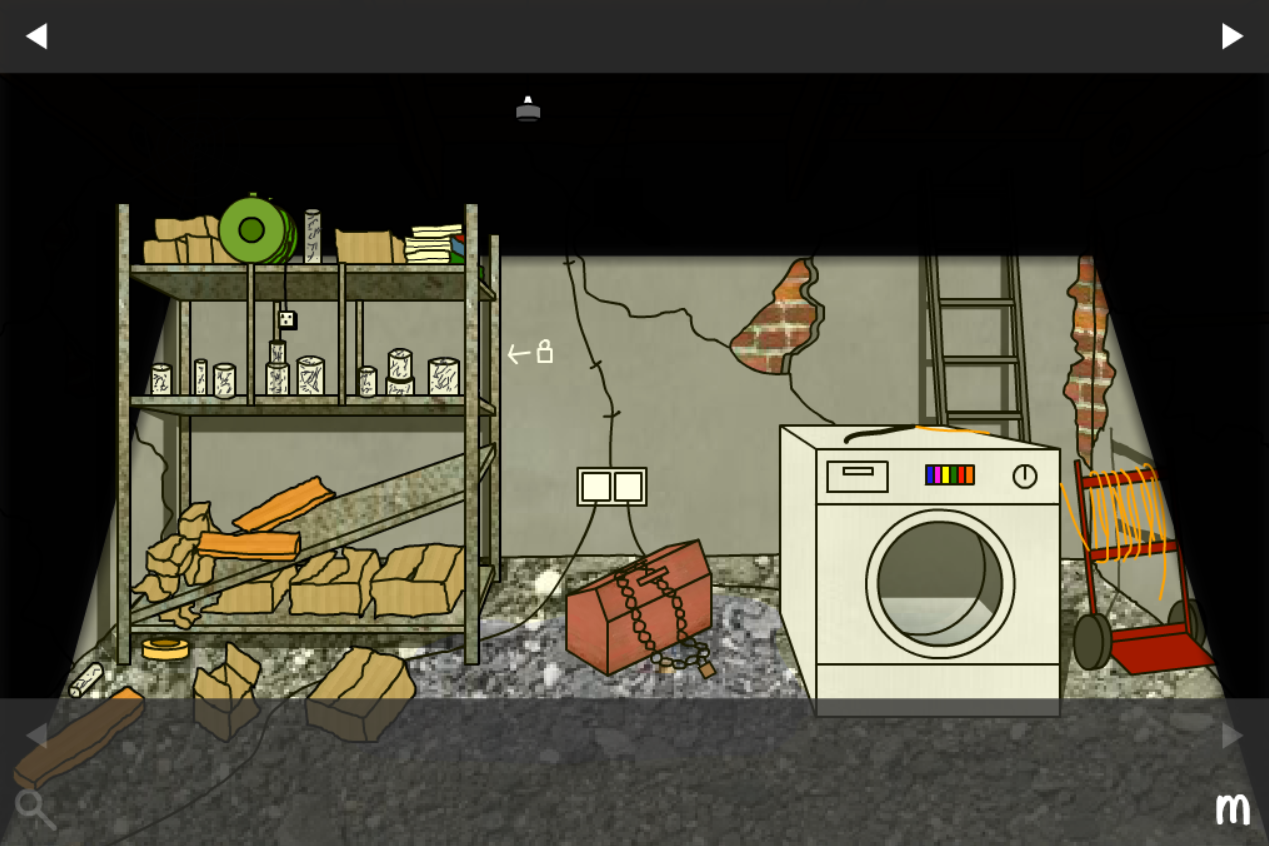Viewport: 1269px width, 846px height.
Task: Go to the next room with top-right arrow
Action: (x=1232, y=36)
